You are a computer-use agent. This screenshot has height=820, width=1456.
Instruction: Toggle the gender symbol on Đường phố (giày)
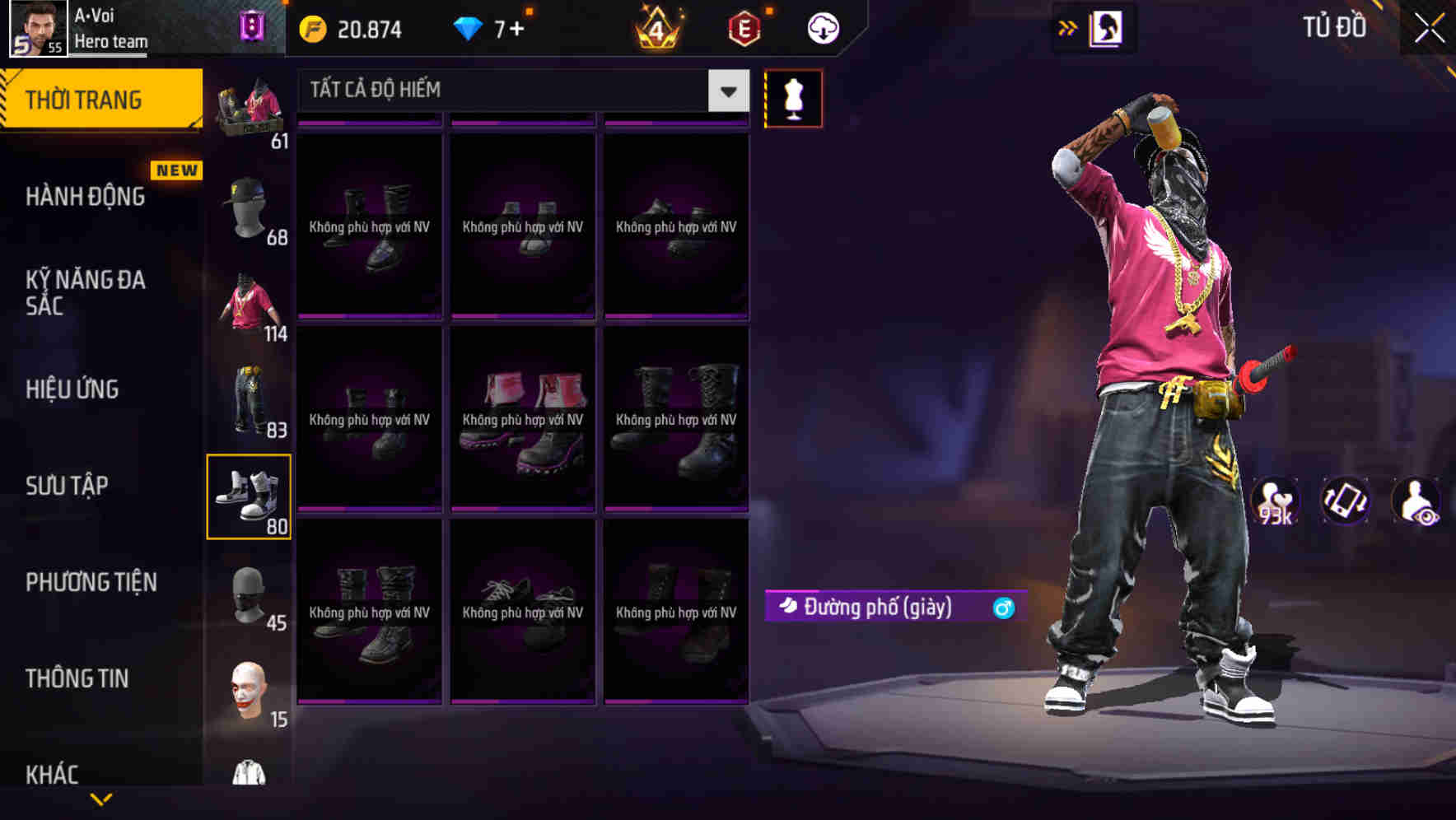(x=1001, y=607)
